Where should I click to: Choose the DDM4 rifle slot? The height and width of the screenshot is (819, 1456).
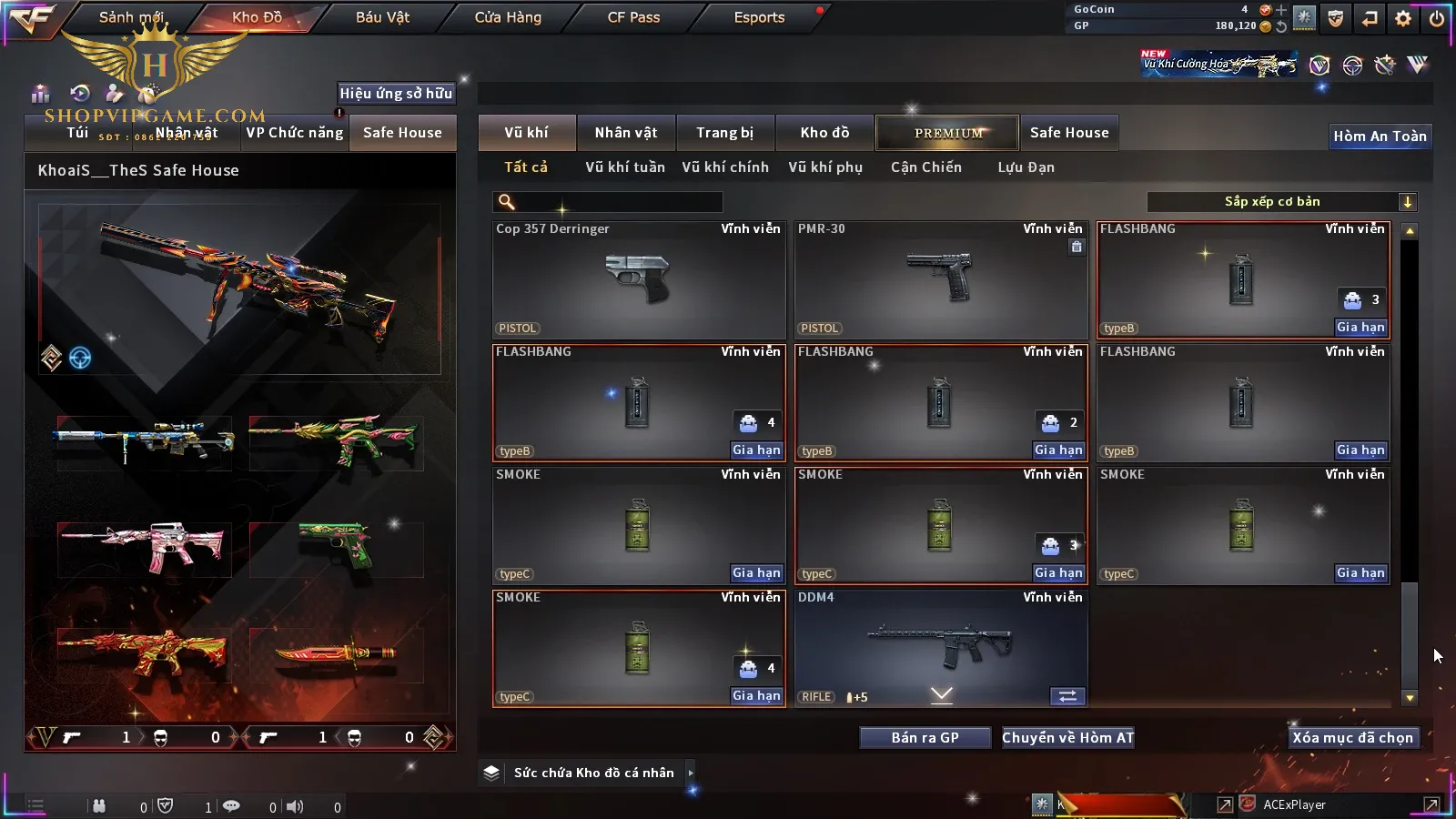coord(941,648)
